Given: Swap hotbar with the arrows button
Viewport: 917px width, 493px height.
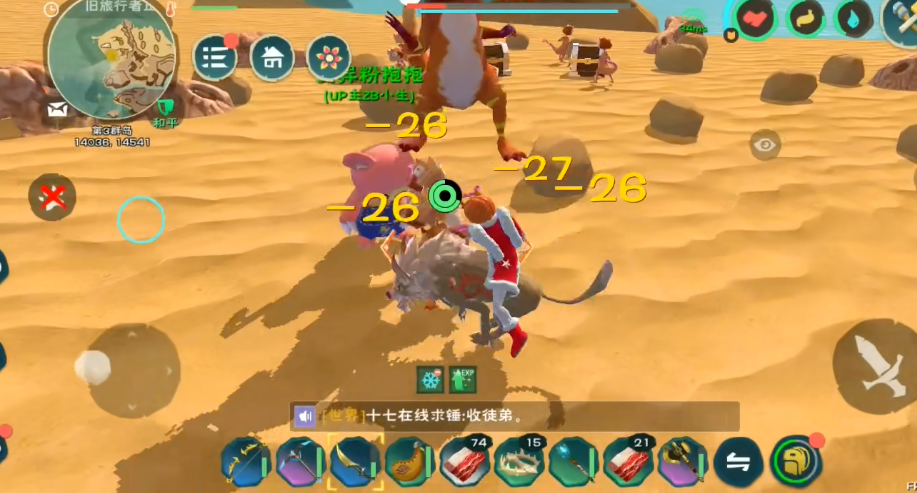Looking at the screenshot, I should pyautogui.click(x=738, y=462).
